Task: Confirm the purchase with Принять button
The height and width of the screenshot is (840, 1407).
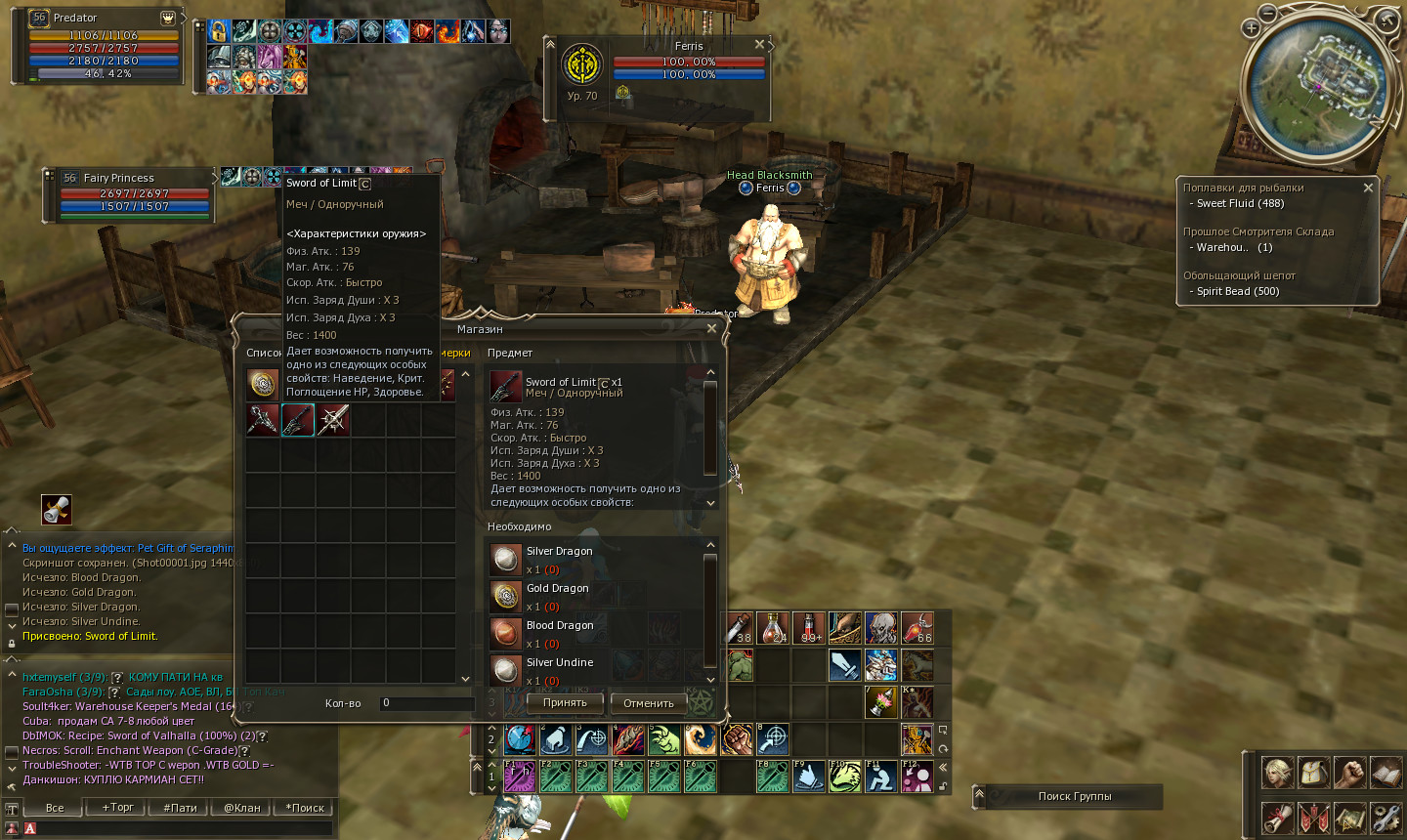Action: tap(565, 702)
